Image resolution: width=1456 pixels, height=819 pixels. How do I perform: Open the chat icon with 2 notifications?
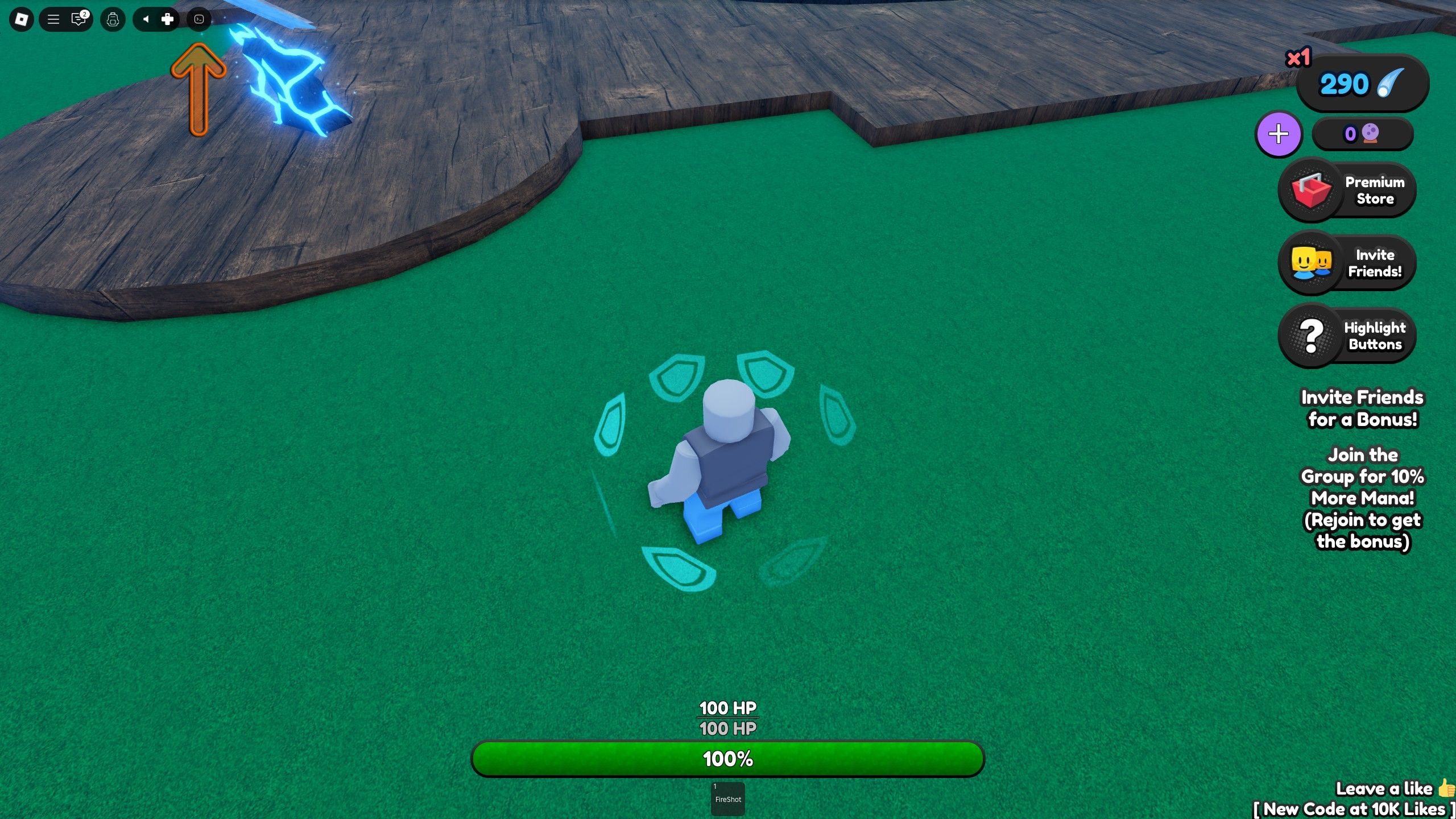coord(78,19)
